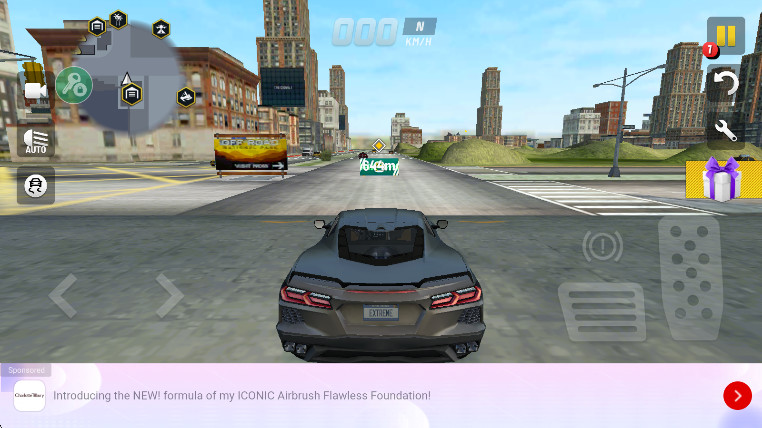
Task: Tap the green key-and-lock button
Action: [x=74, y=86]
